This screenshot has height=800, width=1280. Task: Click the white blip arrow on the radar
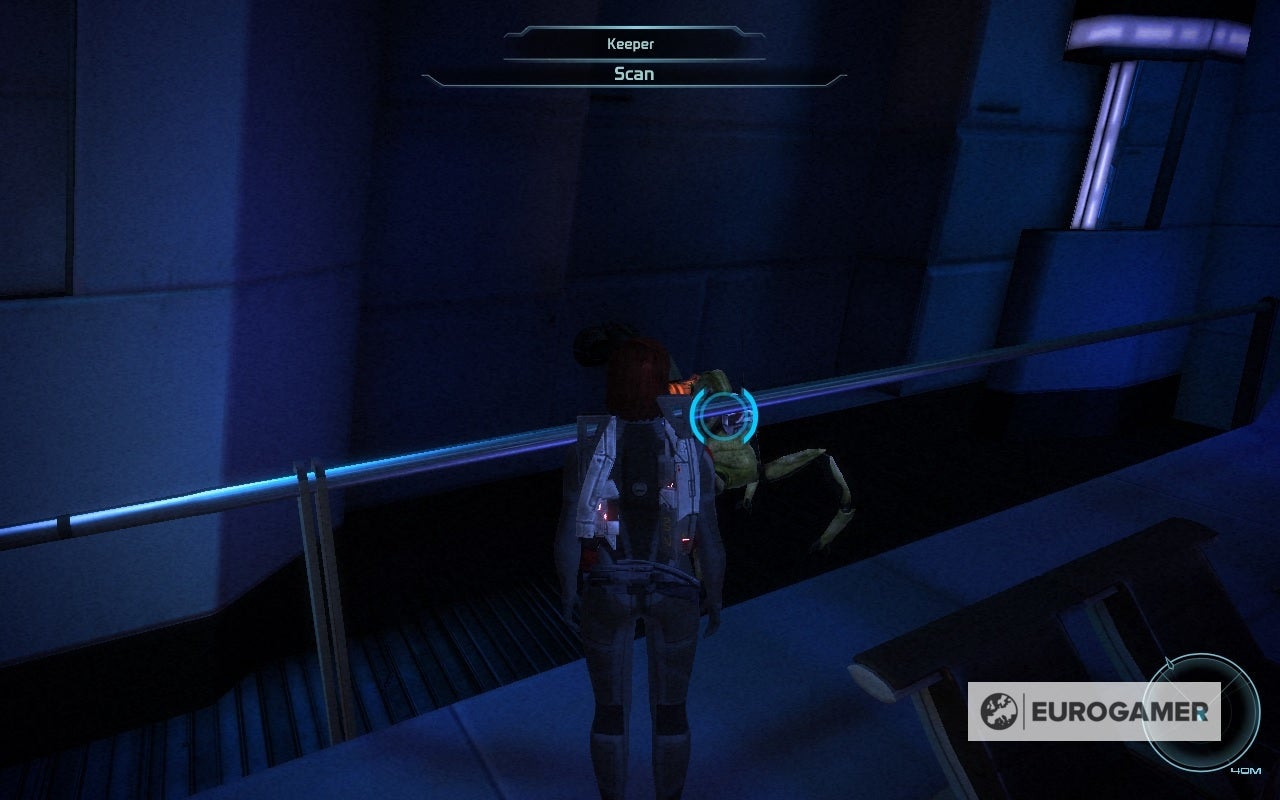(x=1169, y=662)
